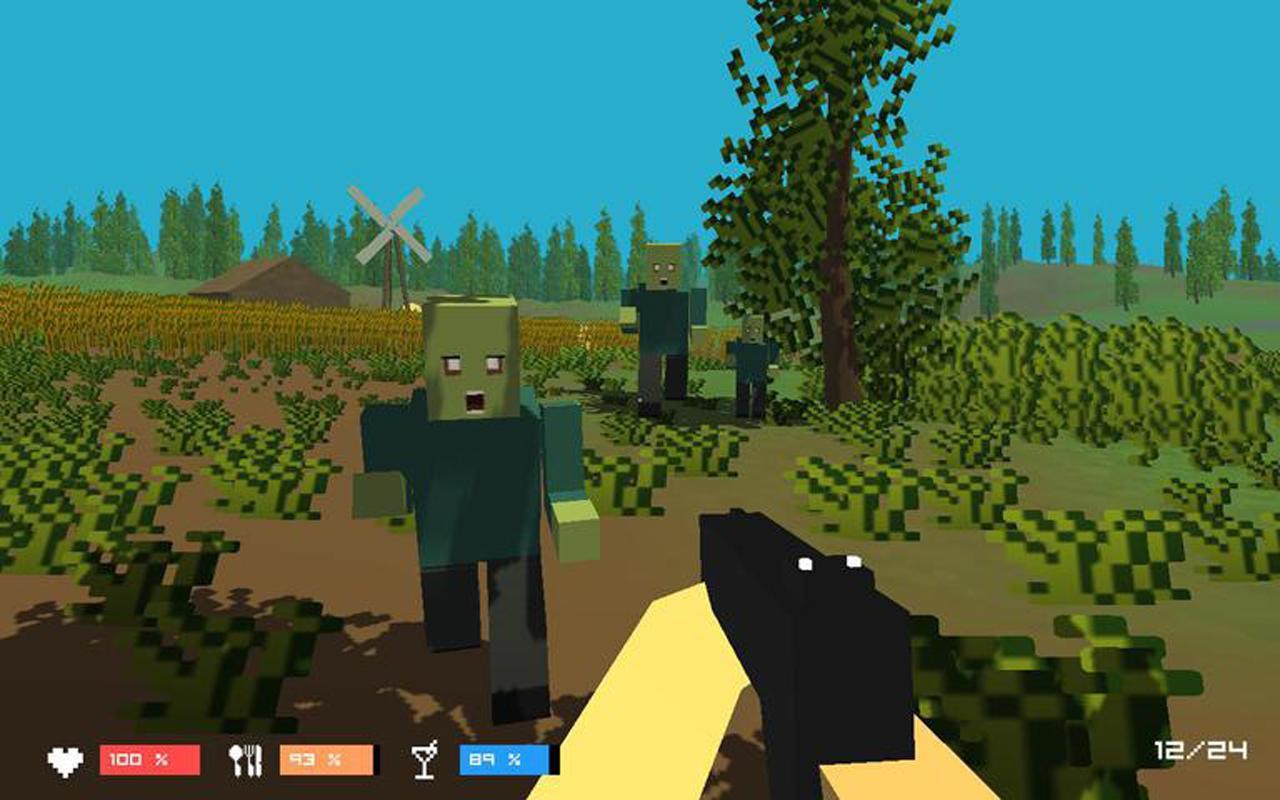The width and height of the screenshot is (1280, 800).
Task: Click the blue thirst percentage bar
Action: (x=500, y=762)
